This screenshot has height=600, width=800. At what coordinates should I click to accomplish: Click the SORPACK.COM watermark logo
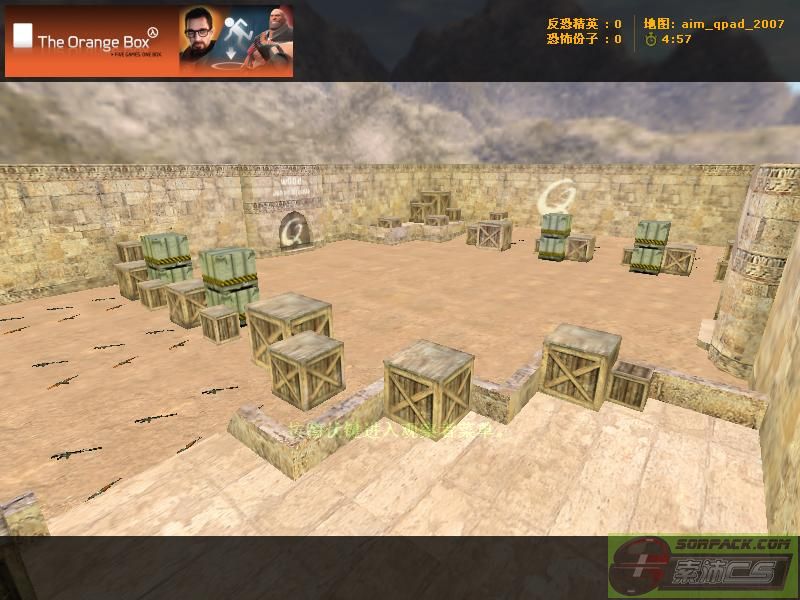pyautogui.click(x=702, y=567)
